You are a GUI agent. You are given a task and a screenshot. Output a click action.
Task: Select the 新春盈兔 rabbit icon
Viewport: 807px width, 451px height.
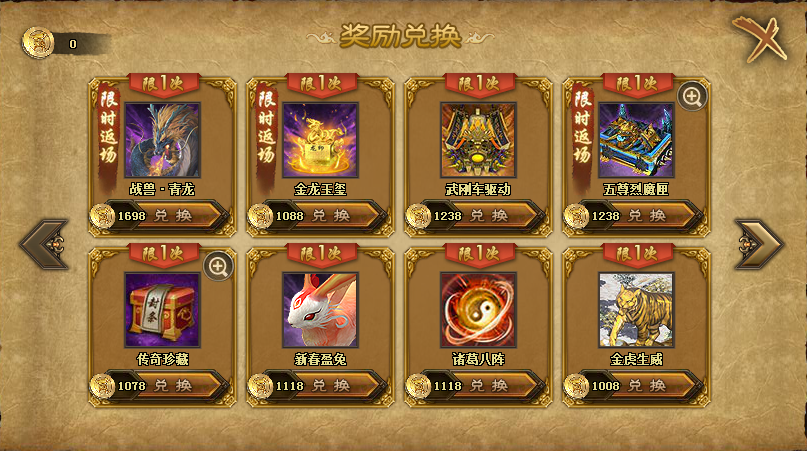coord(320,309)
